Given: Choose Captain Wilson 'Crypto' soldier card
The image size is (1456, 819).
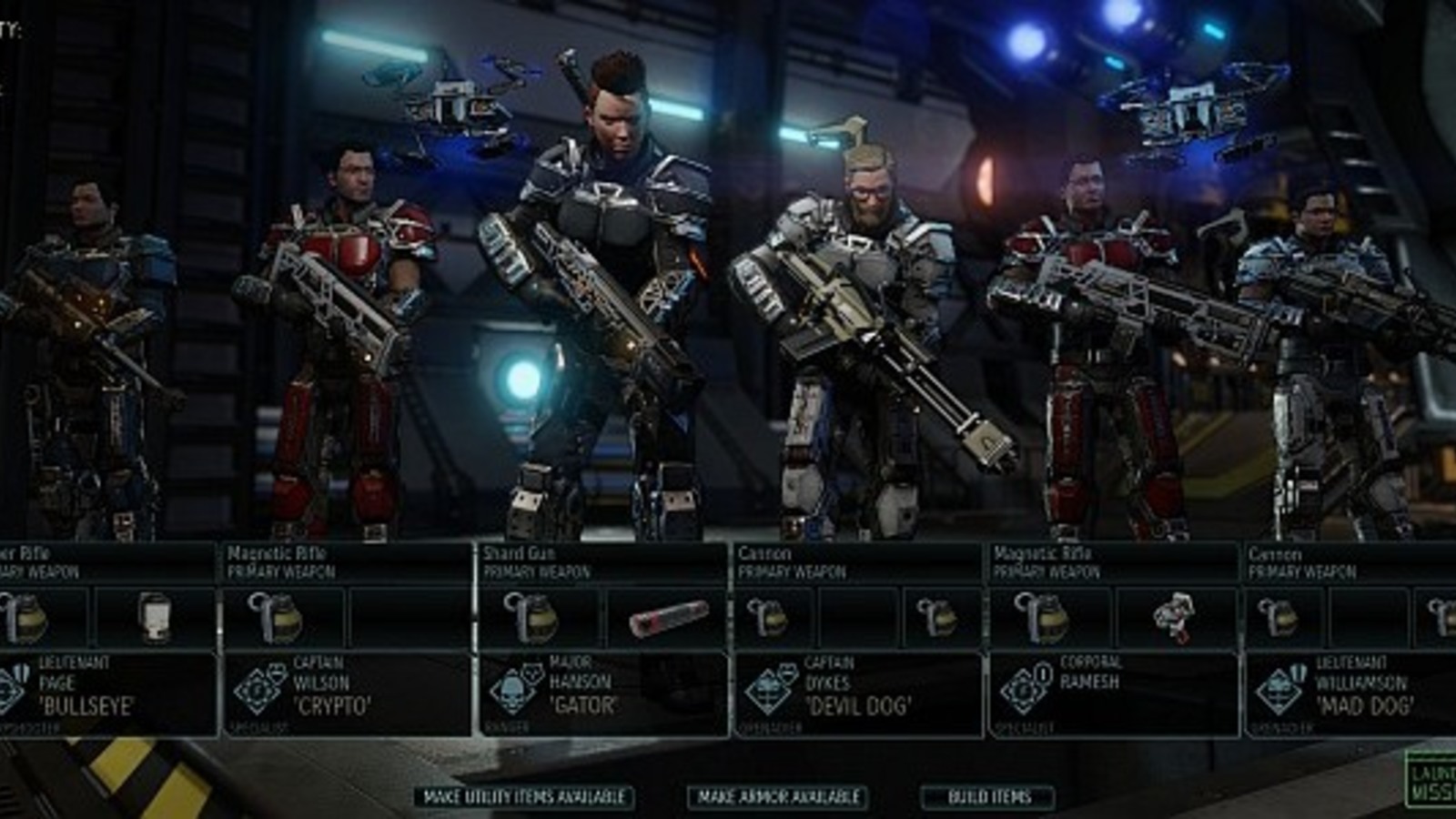Looking at the screenshot, I should click(348, 693).
